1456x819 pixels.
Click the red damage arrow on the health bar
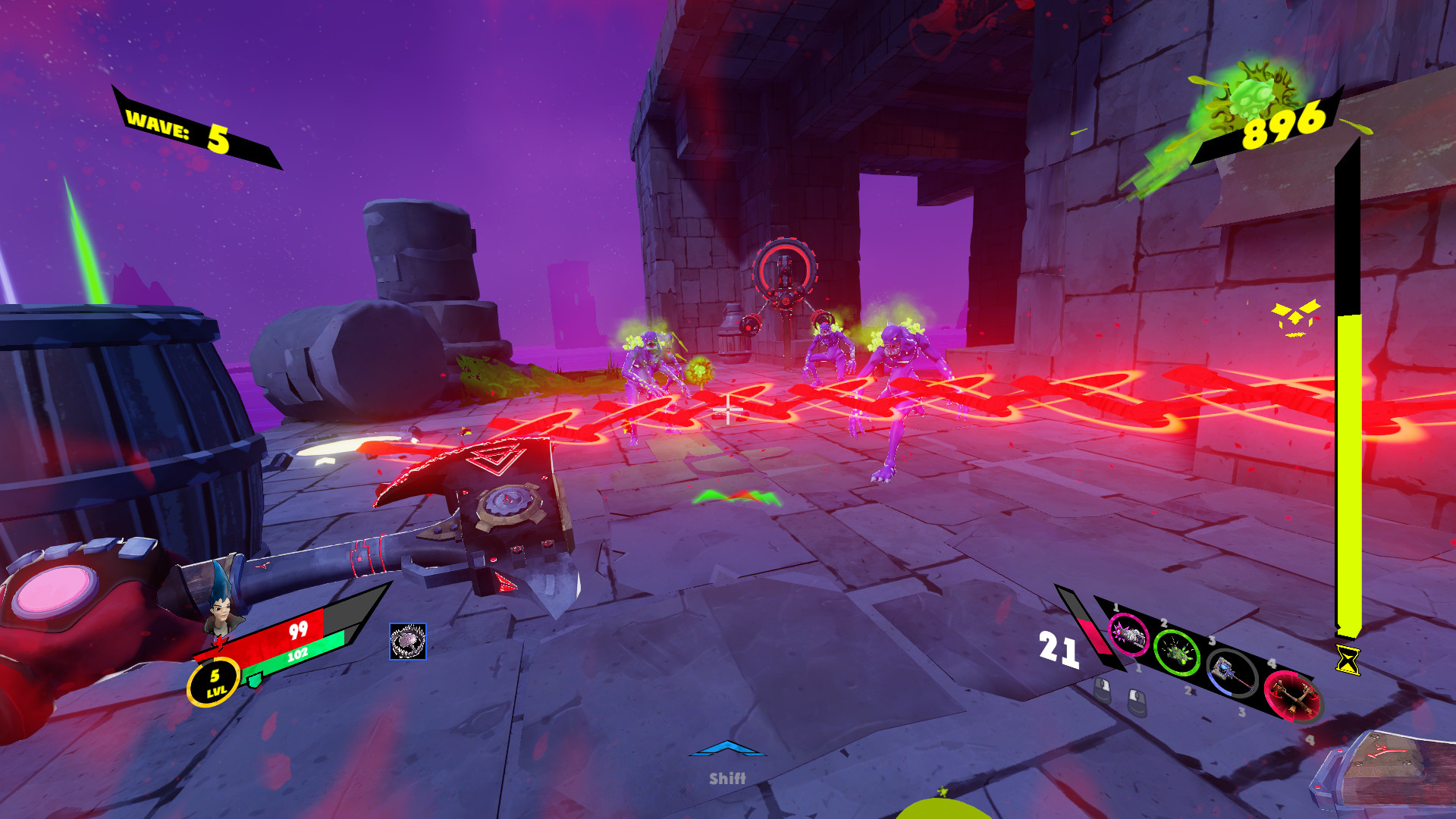[221, 644]
